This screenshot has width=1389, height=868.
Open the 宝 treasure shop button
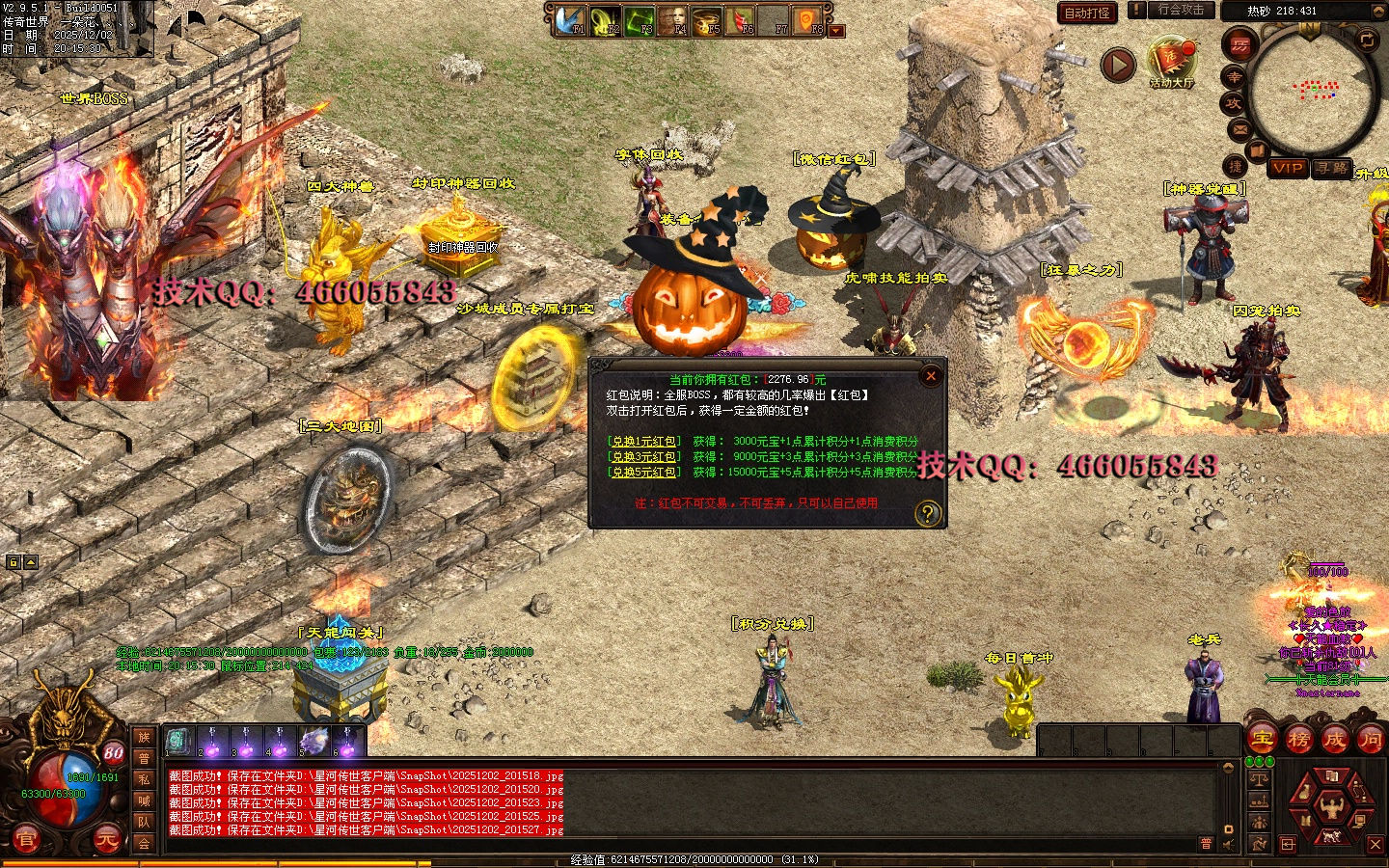tap(1263, 740)
